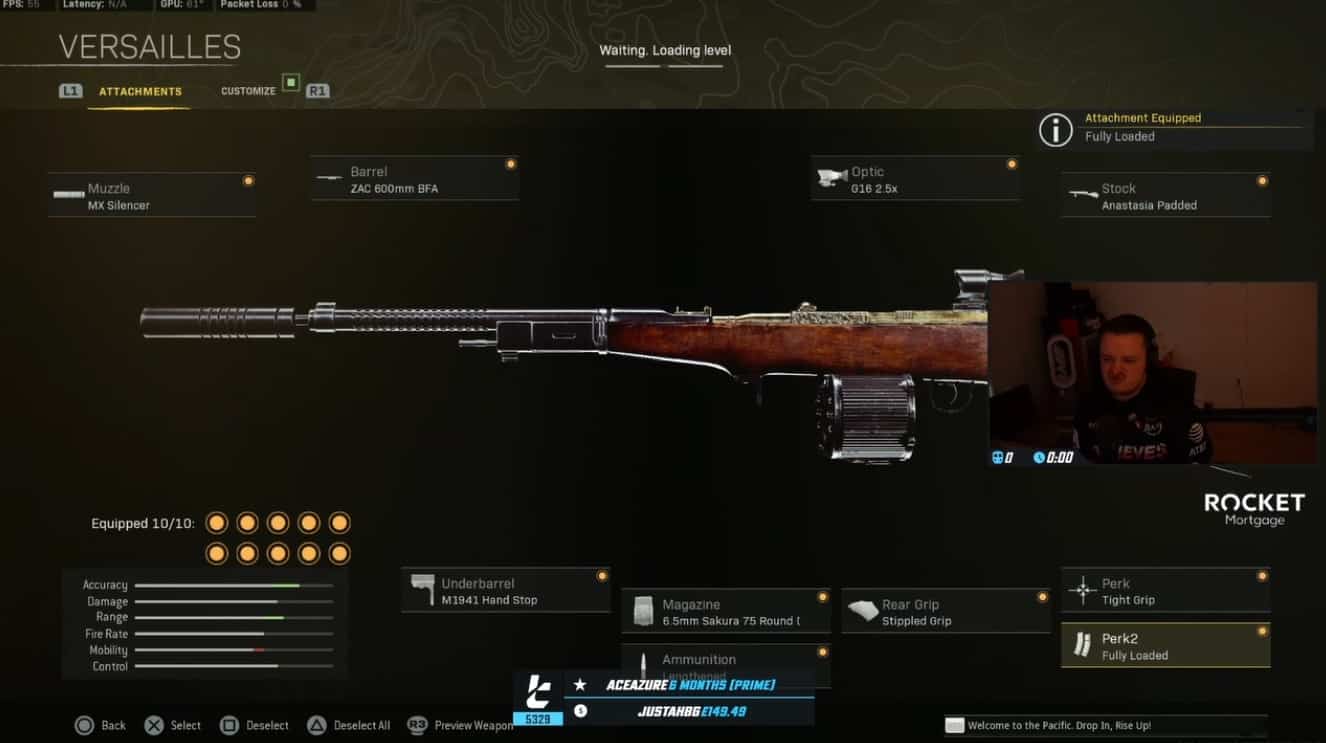Select the Stock Anastasia Padded slot
1326x743 pixels.
1166,196
